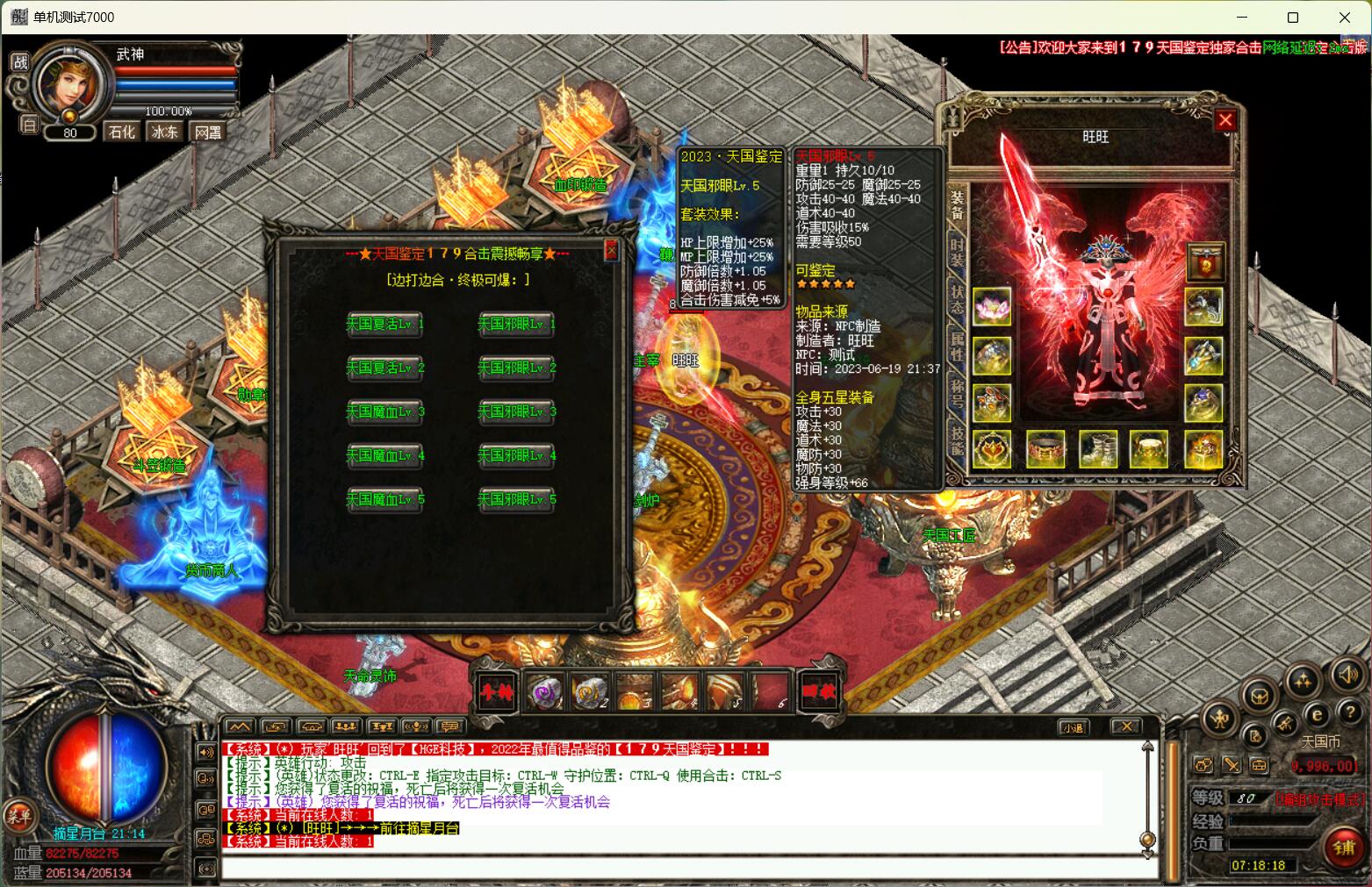Close the 天国鉴定 forging dialog
The image size is (1372, 887).
pos(612,252)
